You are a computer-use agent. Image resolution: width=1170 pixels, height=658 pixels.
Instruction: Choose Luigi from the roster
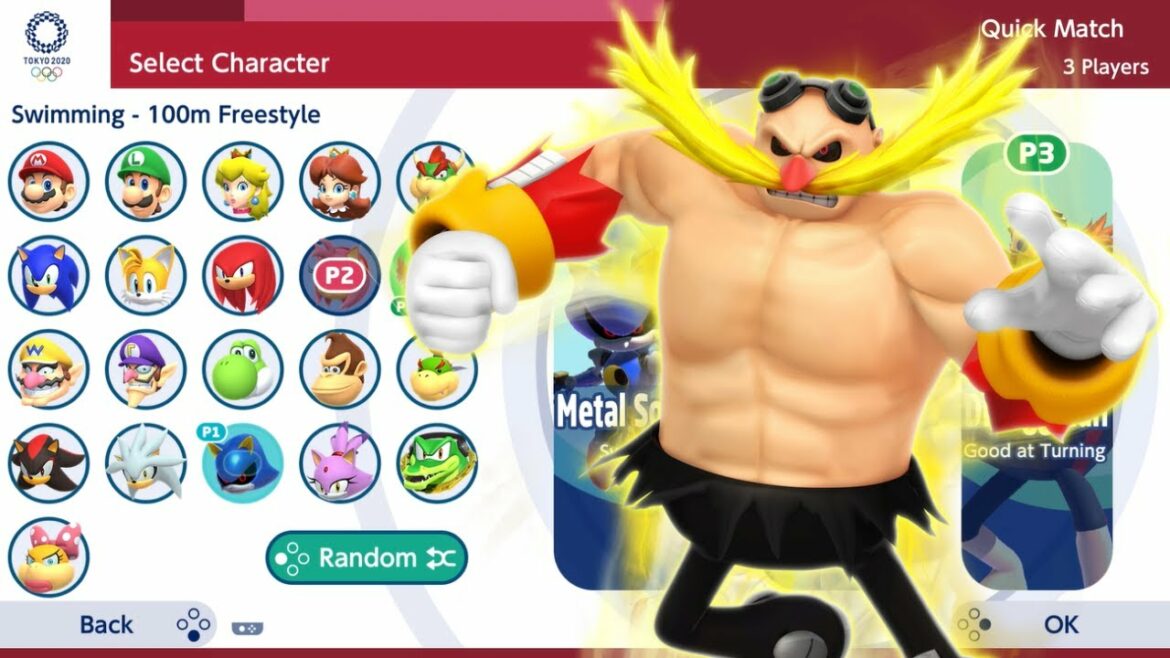146,181
